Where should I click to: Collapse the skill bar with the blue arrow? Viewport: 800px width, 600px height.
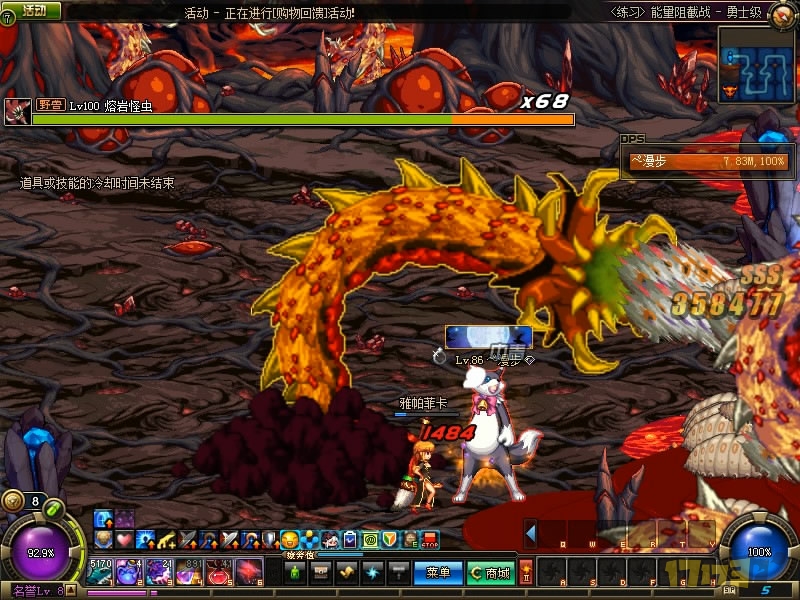[531, 533]
